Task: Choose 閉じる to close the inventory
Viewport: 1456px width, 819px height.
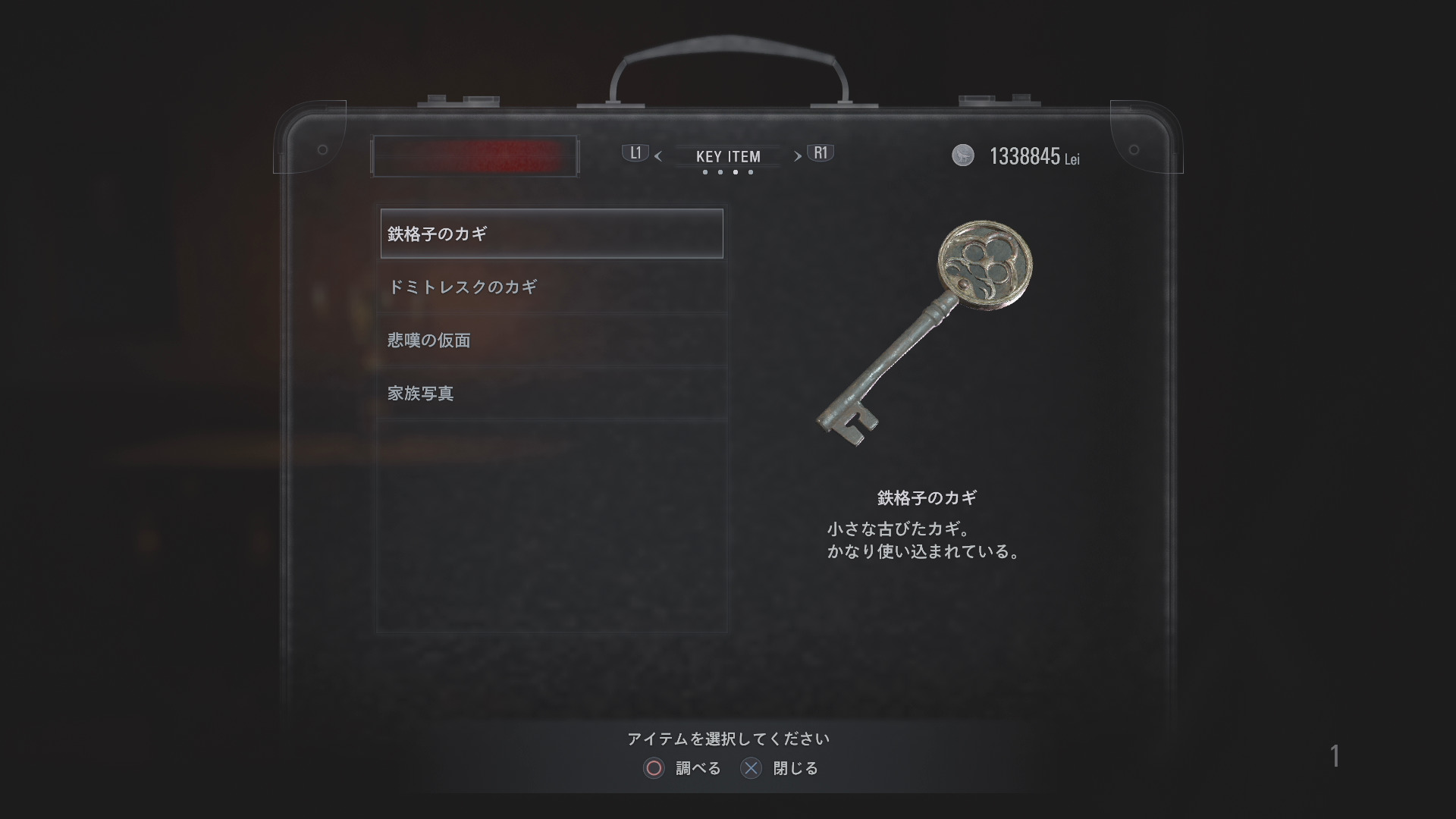Action: pos(796,768)
